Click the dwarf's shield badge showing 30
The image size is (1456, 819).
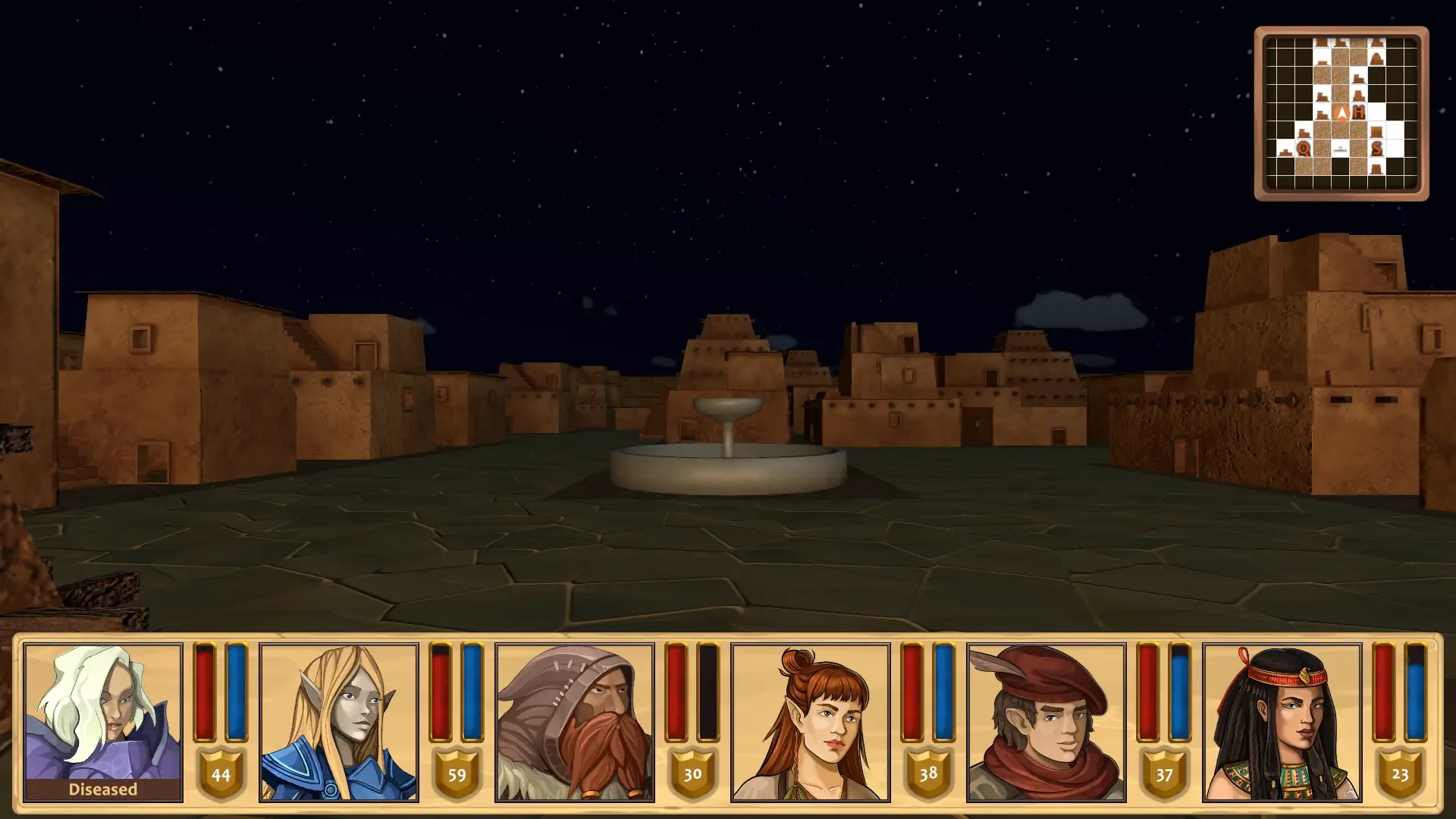point(692,776)
